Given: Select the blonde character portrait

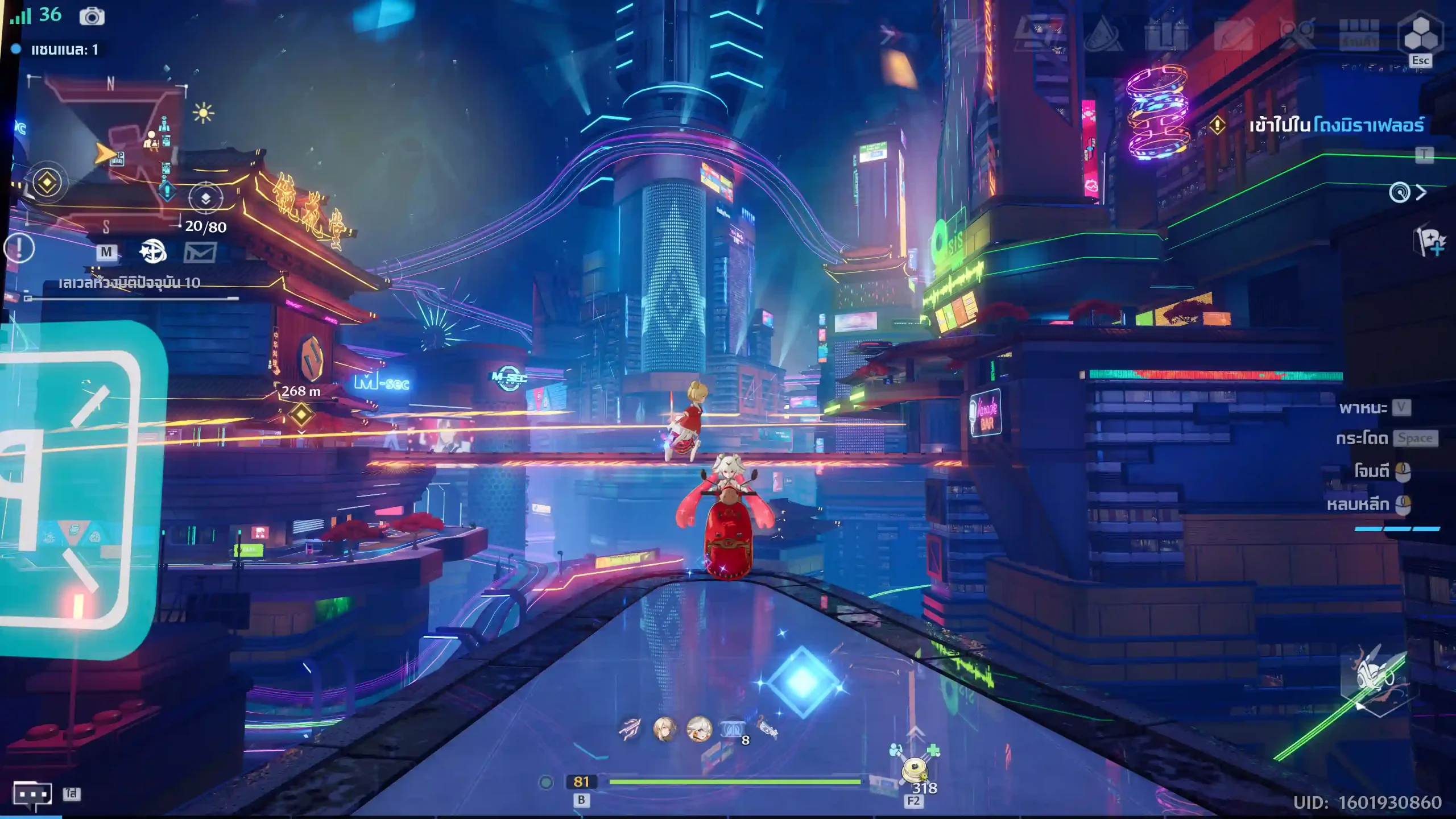Looking at the screenshot, I should (x=664, y=729).
